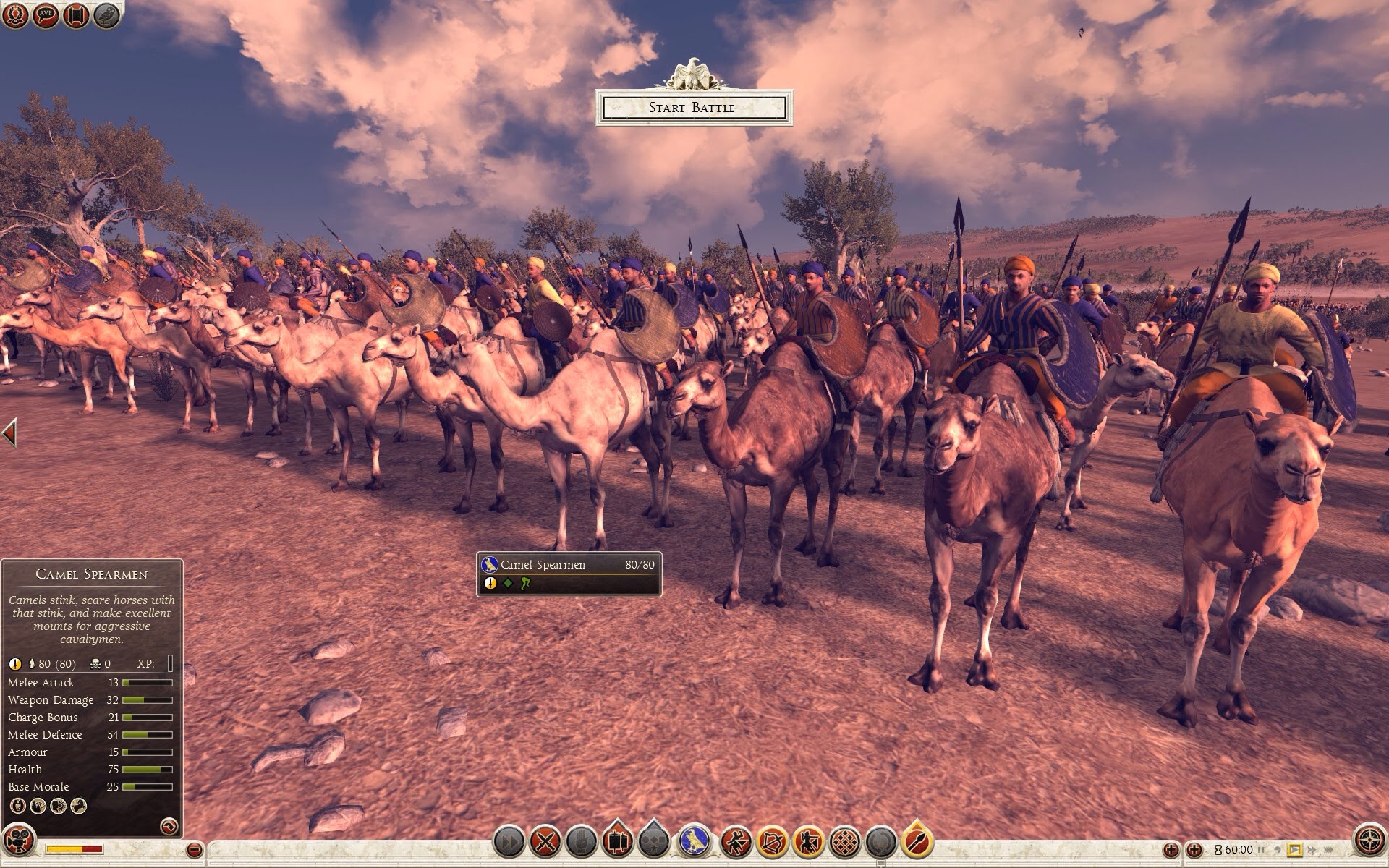This screenshot has width=1389, height=868.
Task: Pause the battle with the pause control
Action: (1262, 850)
